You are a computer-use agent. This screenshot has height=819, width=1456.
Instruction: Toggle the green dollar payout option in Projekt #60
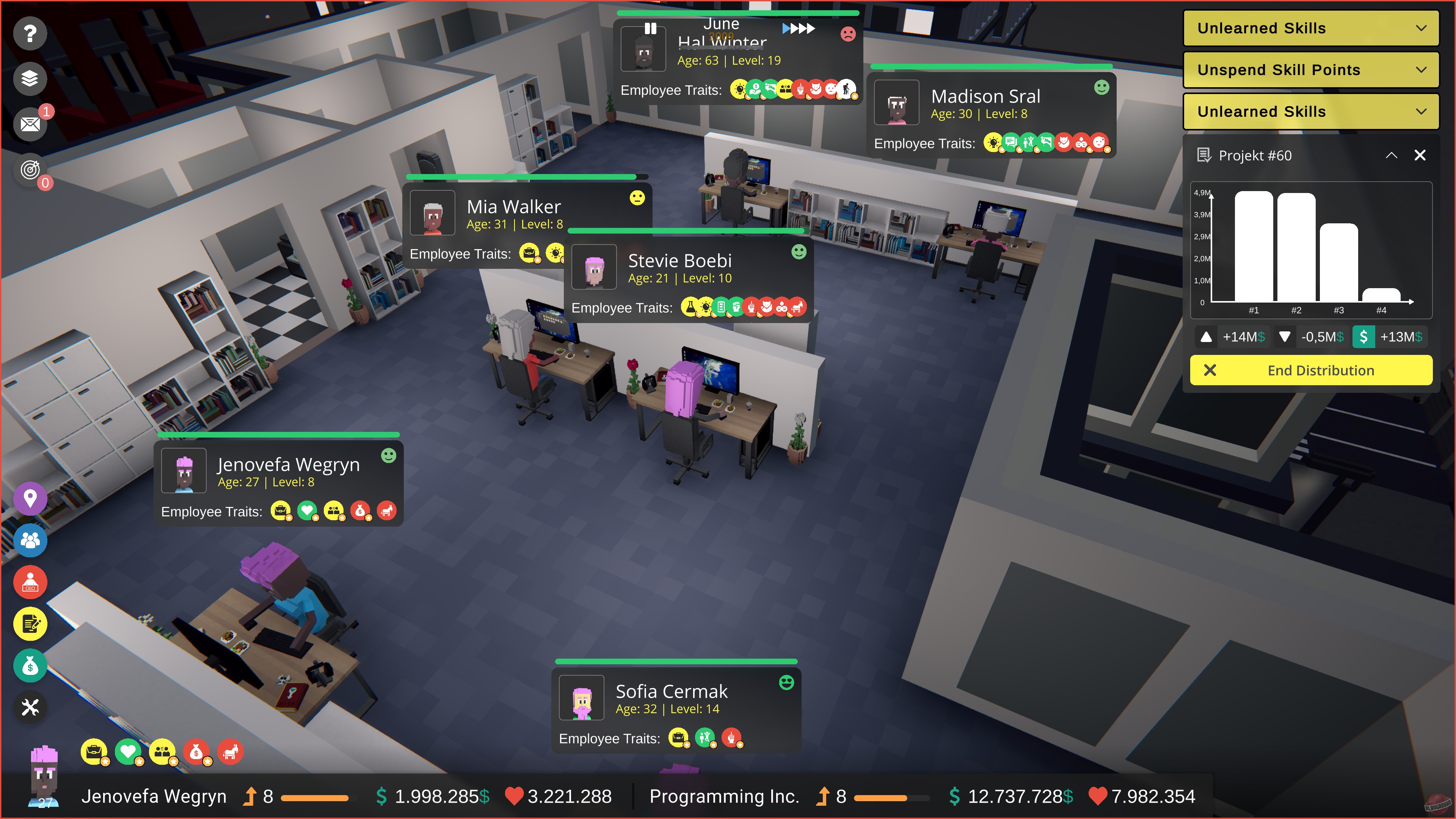(x=1364, y=337)
